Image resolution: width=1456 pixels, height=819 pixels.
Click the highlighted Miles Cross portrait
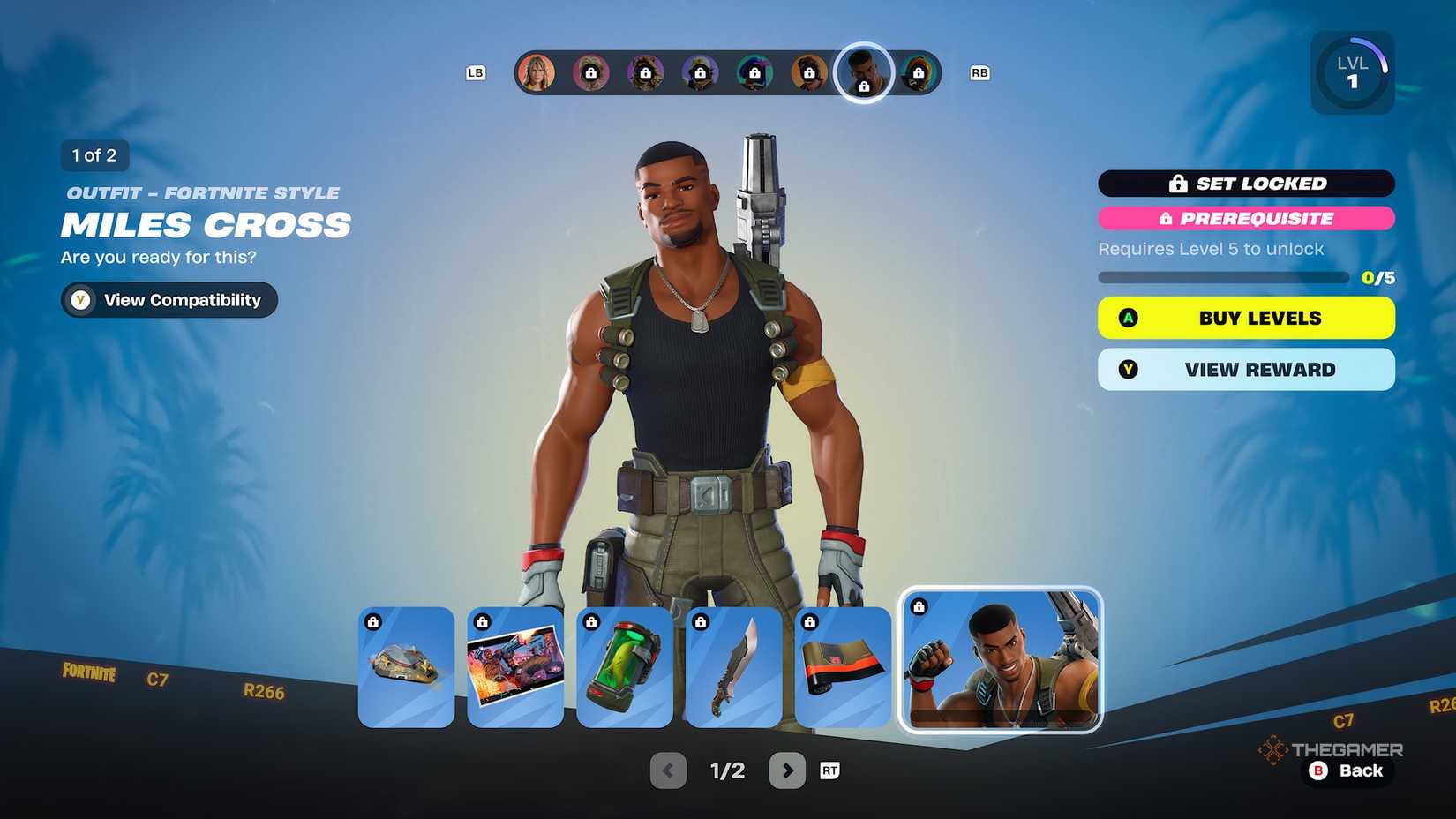pyautogui.click(x=863, y=73)
